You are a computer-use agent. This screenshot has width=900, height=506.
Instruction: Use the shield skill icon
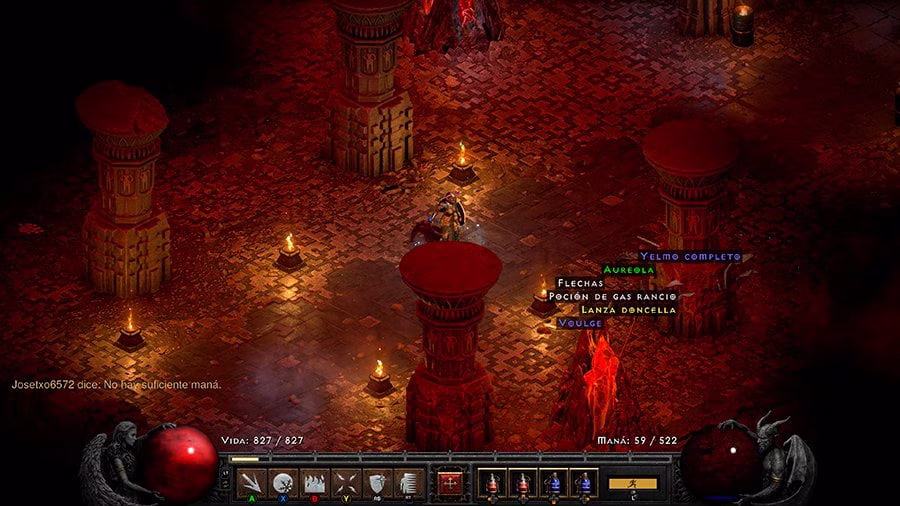376,483
